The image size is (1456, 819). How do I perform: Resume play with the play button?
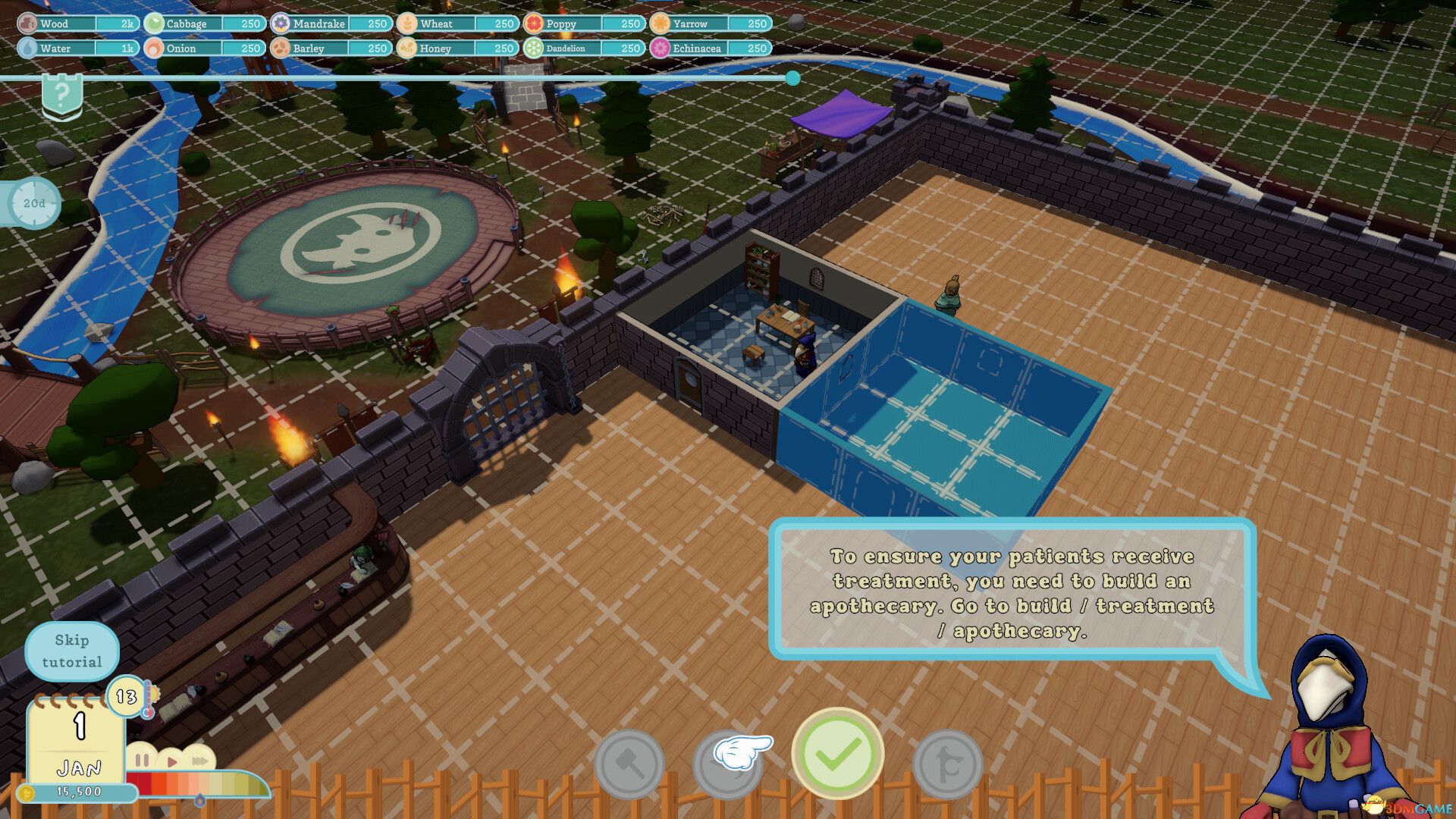171,761
